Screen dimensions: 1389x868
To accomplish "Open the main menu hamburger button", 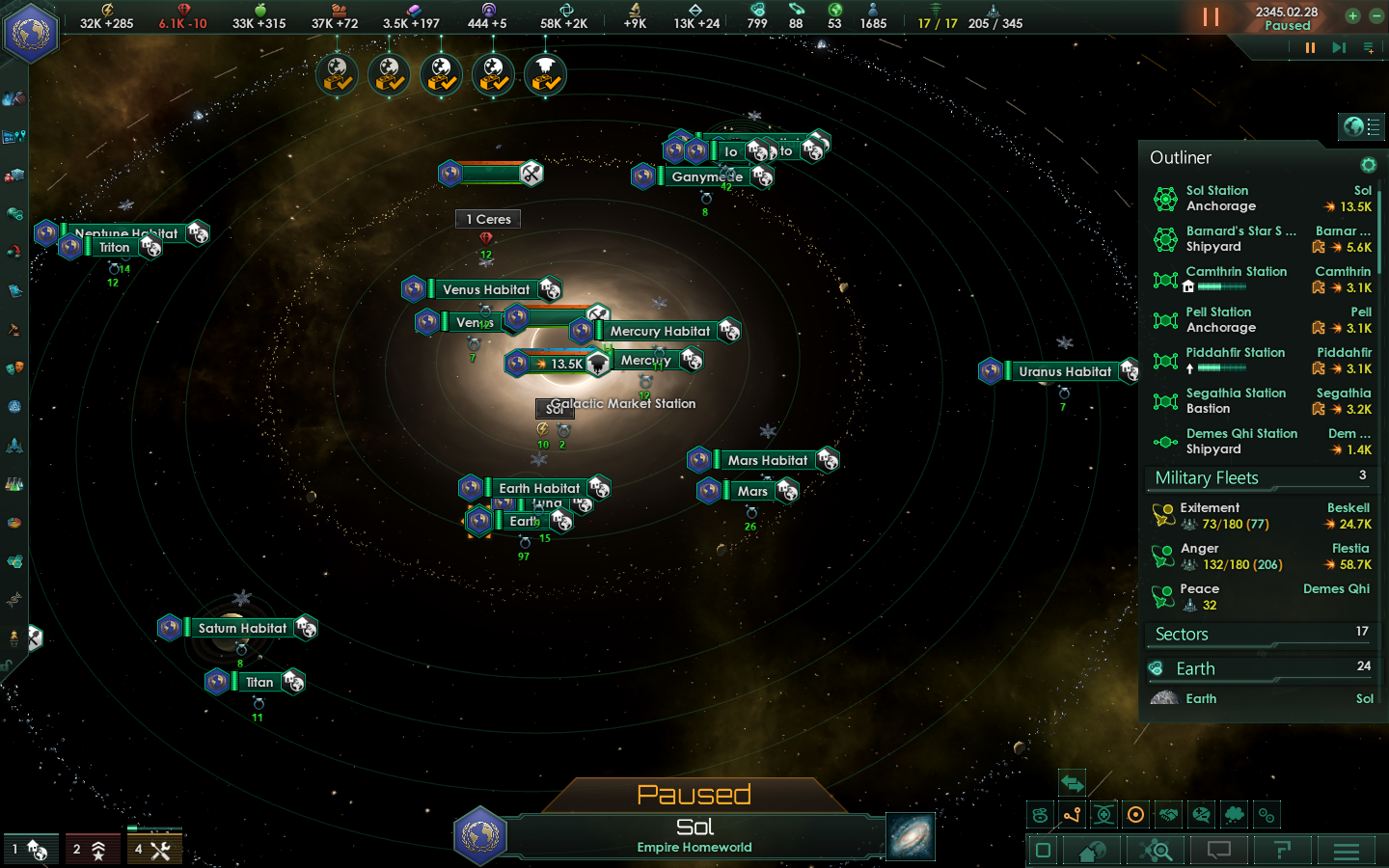I will pos(1347,851).
